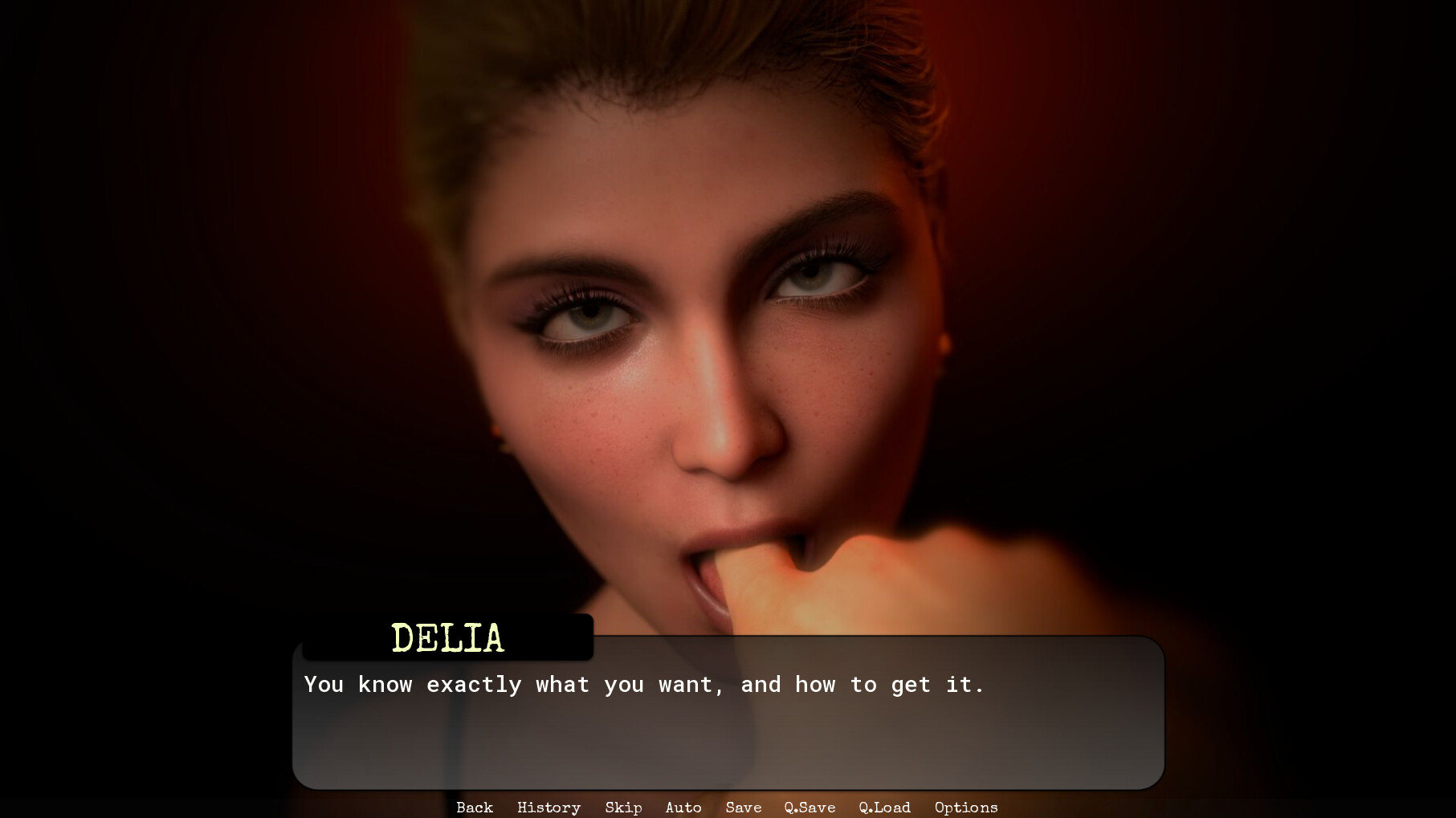Screen dimensions: 1456x818
Task: Access game settings through Options
Action: 965,808
